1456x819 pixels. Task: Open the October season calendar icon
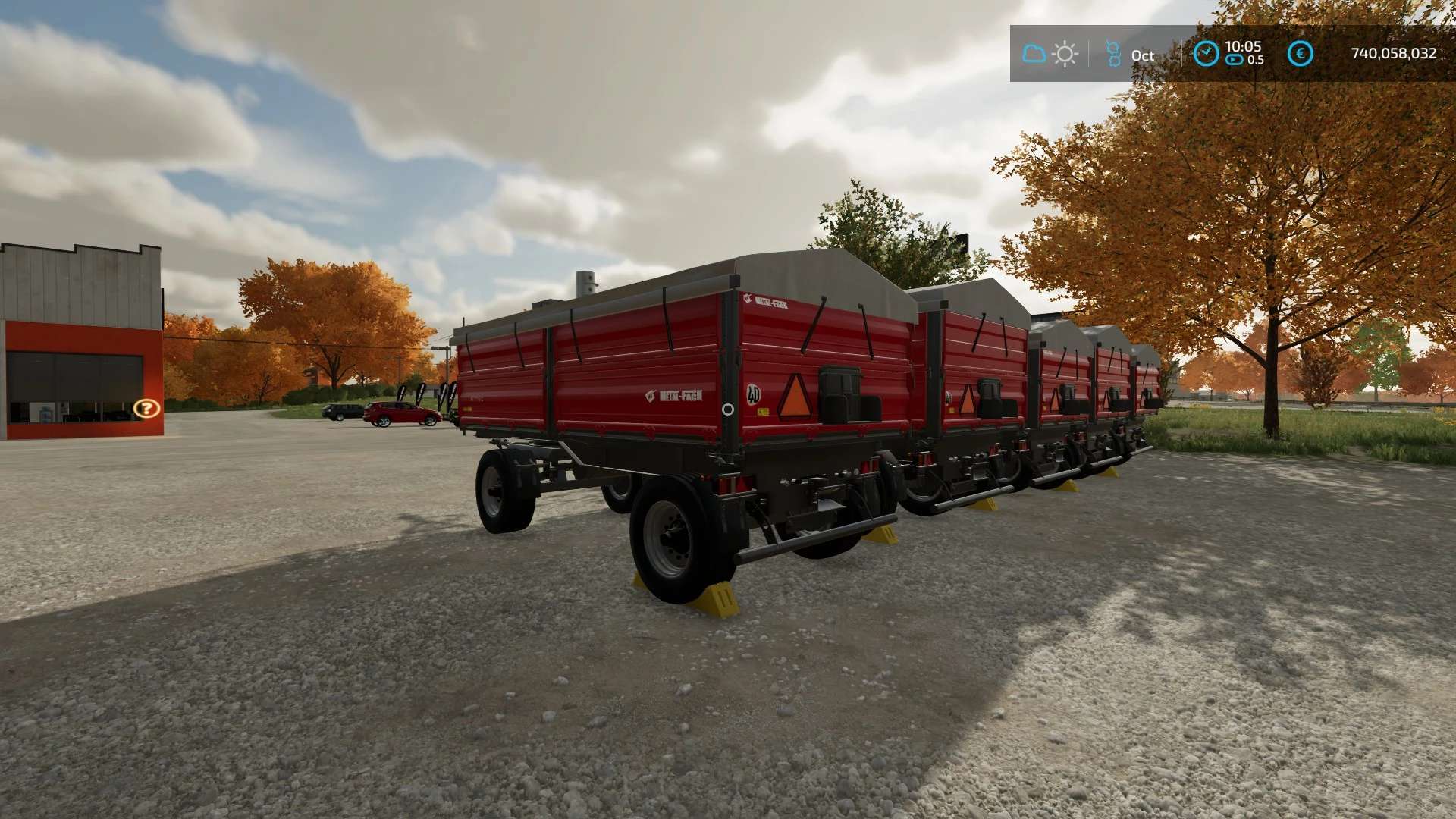(1113, 54)
